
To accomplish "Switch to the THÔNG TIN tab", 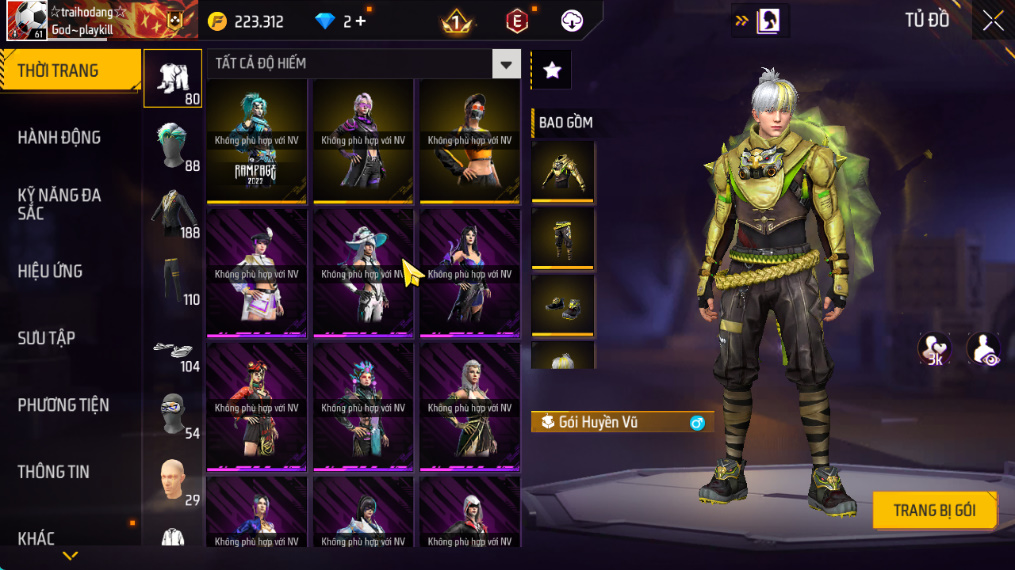I will (x=54, y=472).
